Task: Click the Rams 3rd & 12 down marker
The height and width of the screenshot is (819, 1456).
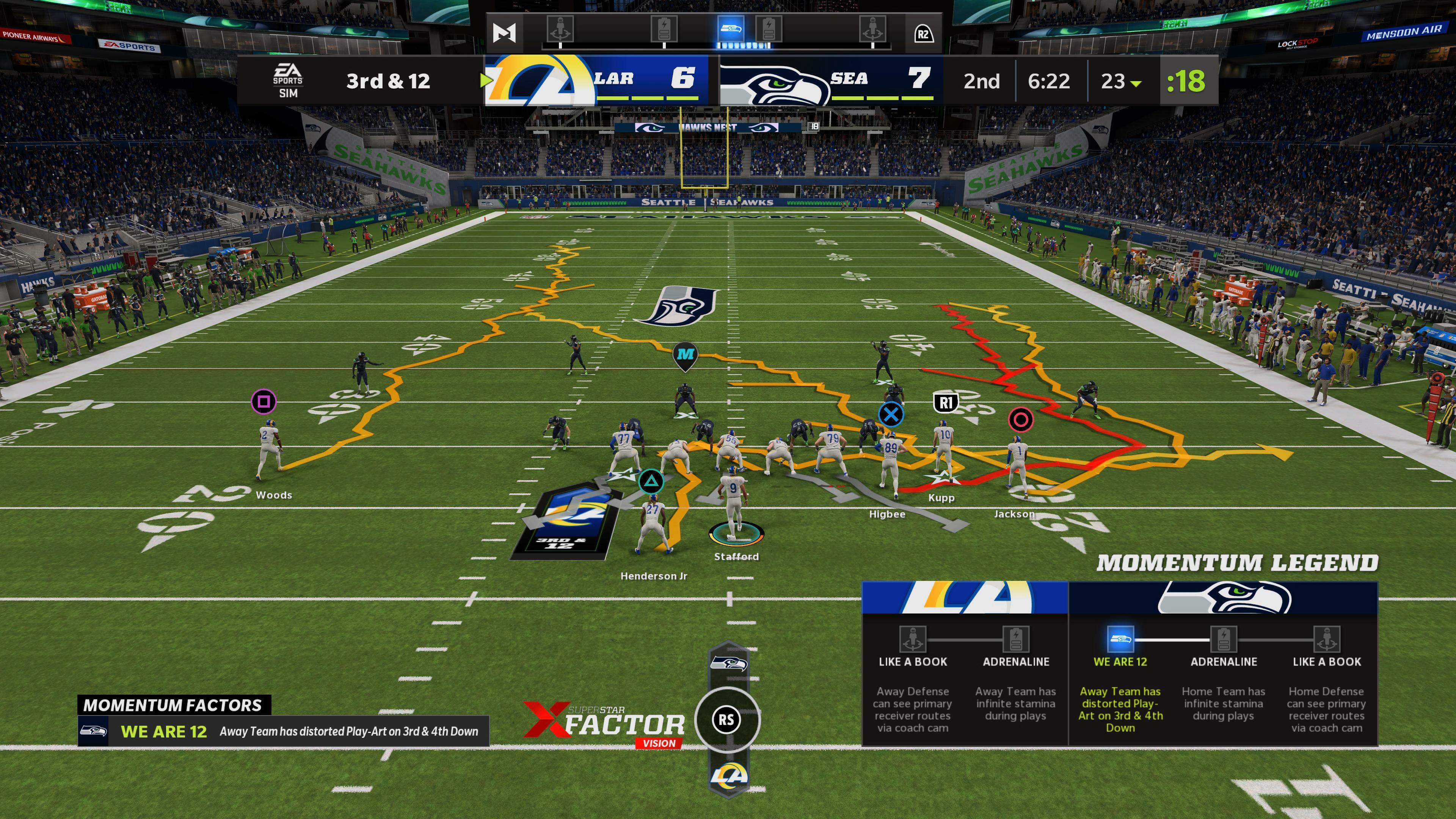Action: click(565, 523)
